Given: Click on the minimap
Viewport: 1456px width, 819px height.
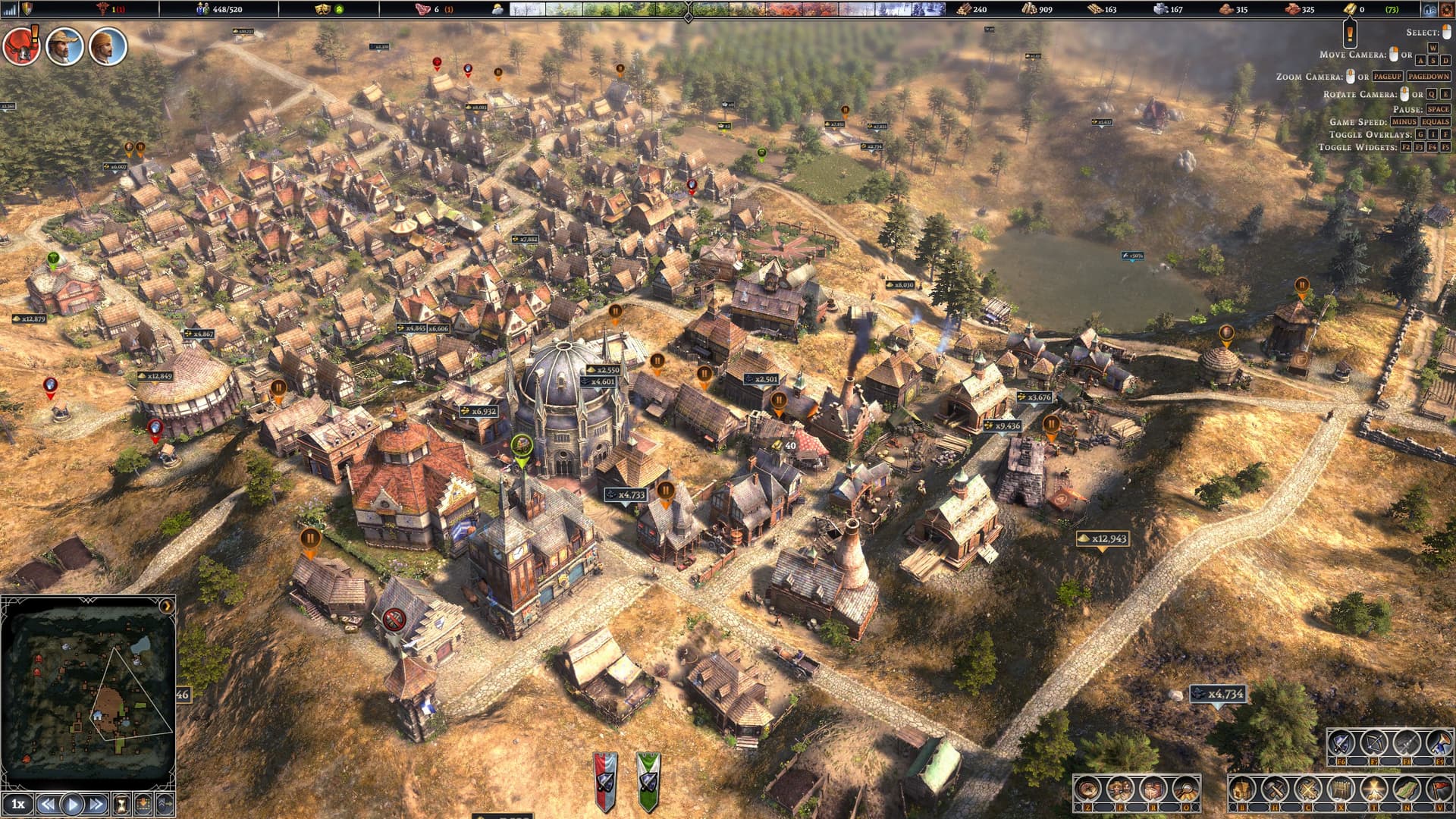Looking at the screenshot, I should pos(88,692).
